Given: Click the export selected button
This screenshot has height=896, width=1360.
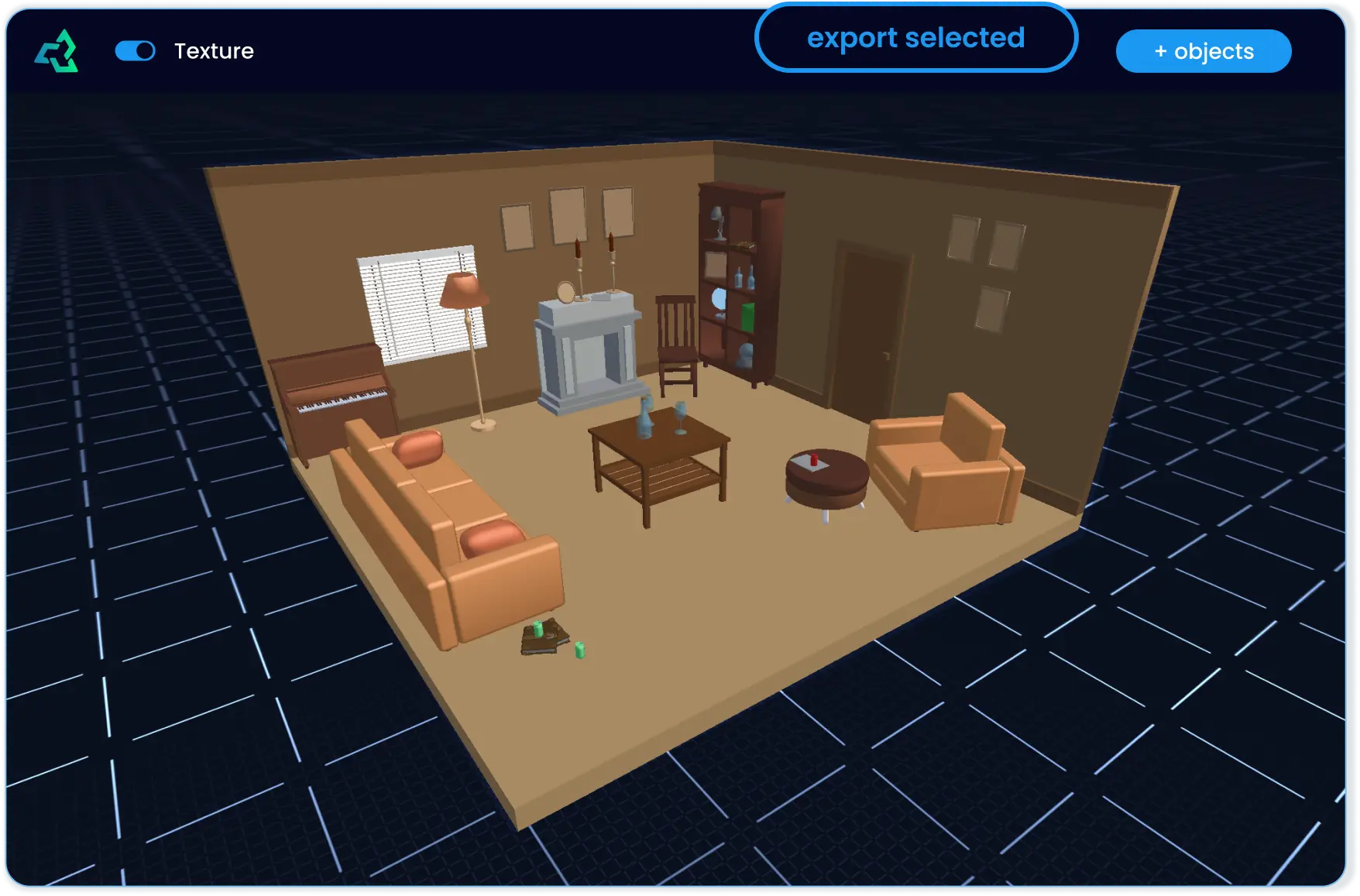Looking at the screenshot, I should [x=916, y=38].
